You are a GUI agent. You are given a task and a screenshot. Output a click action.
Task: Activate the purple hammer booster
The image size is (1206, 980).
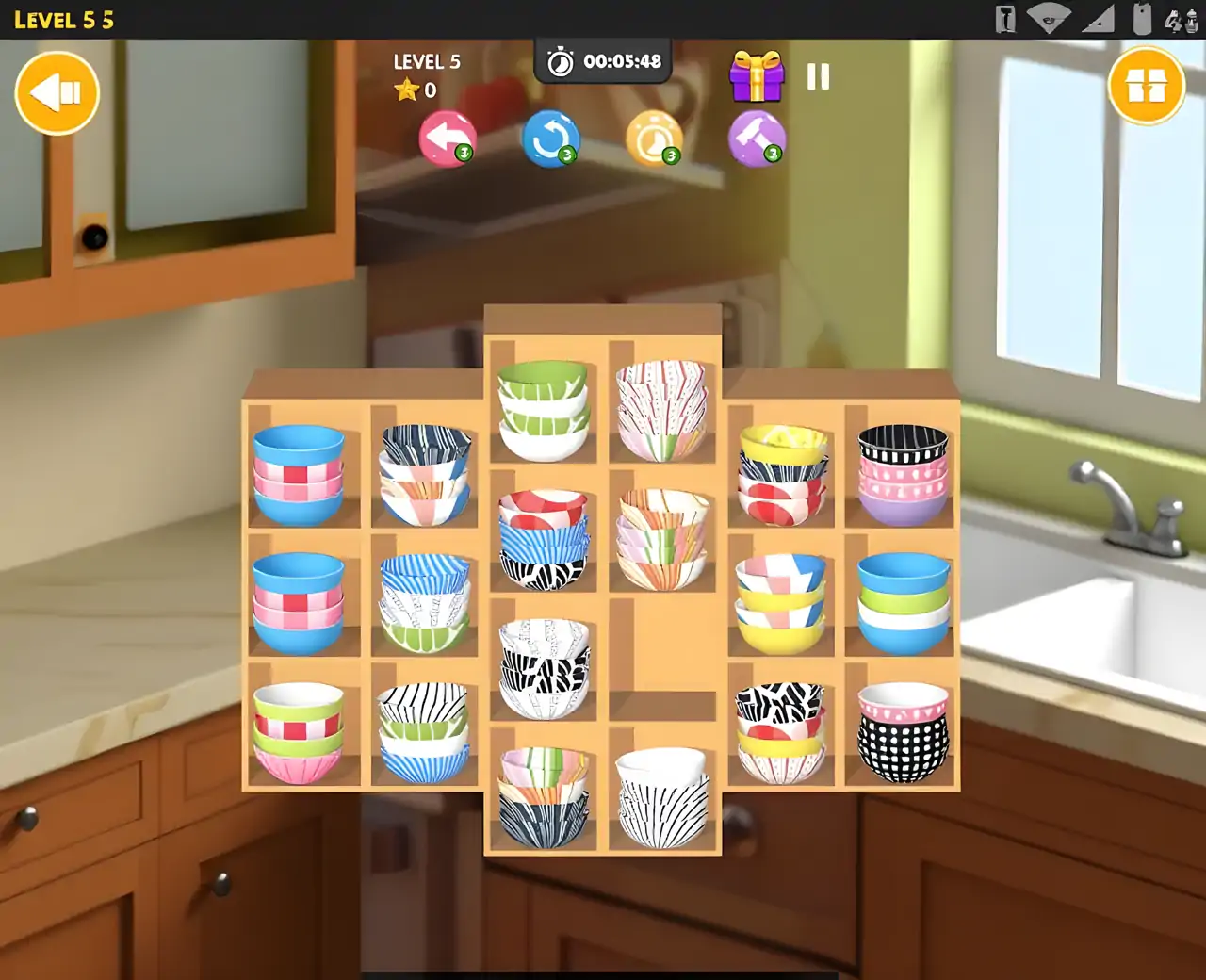pos(757,139)
